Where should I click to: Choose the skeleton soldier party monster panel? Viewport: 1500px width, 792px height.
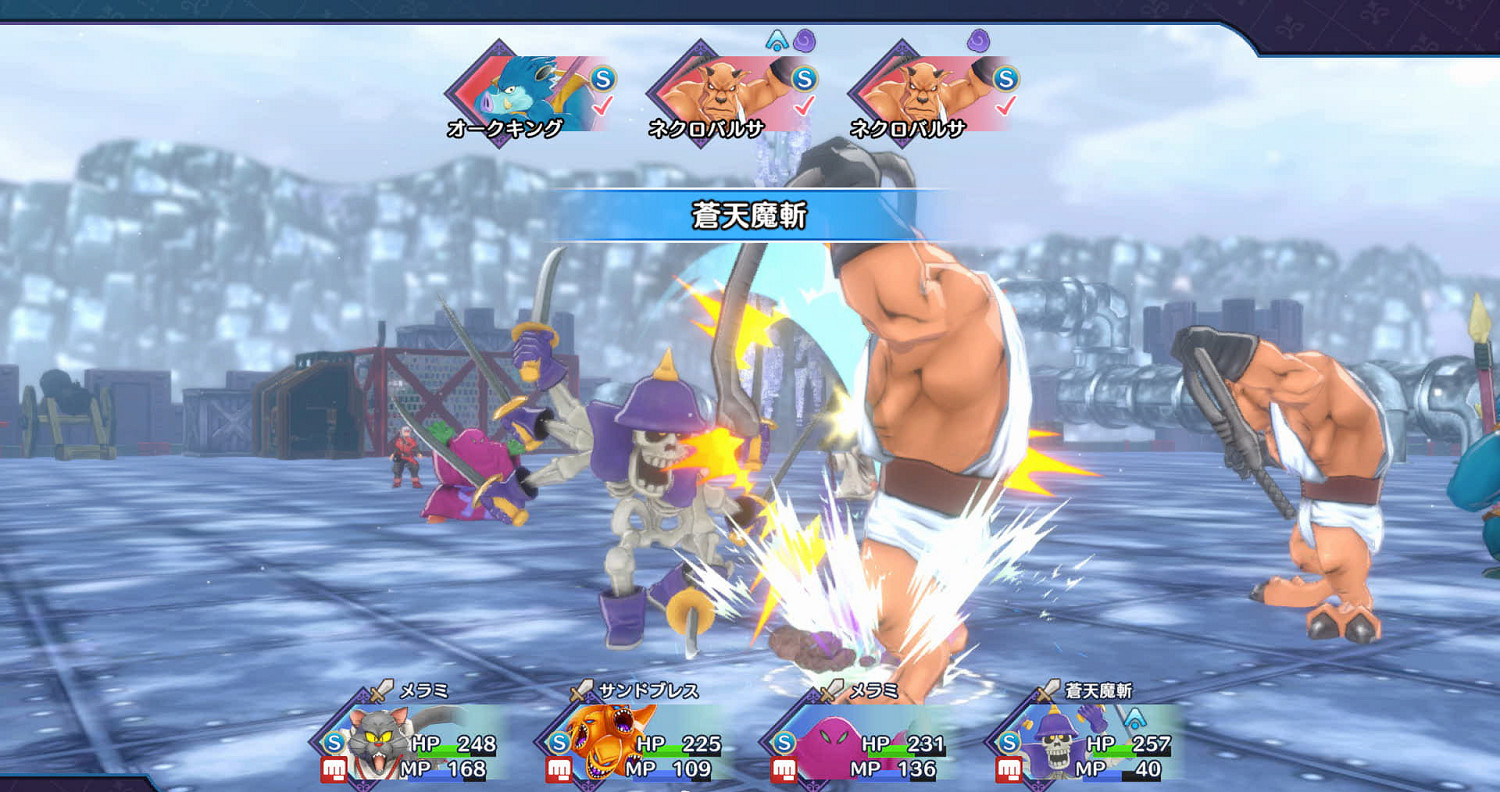(1086, 742)
